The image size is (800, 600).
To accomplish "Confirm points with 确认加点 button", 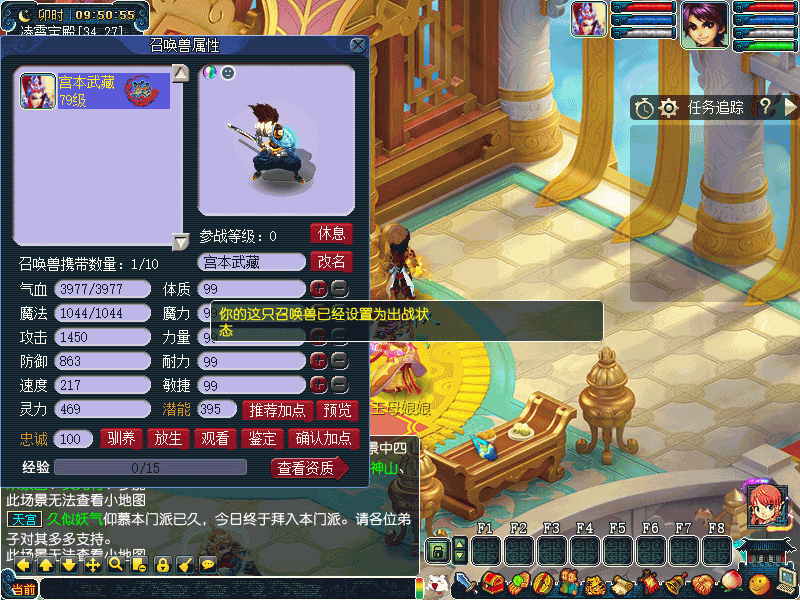I will pyautogui.click(x=323, y=438).
